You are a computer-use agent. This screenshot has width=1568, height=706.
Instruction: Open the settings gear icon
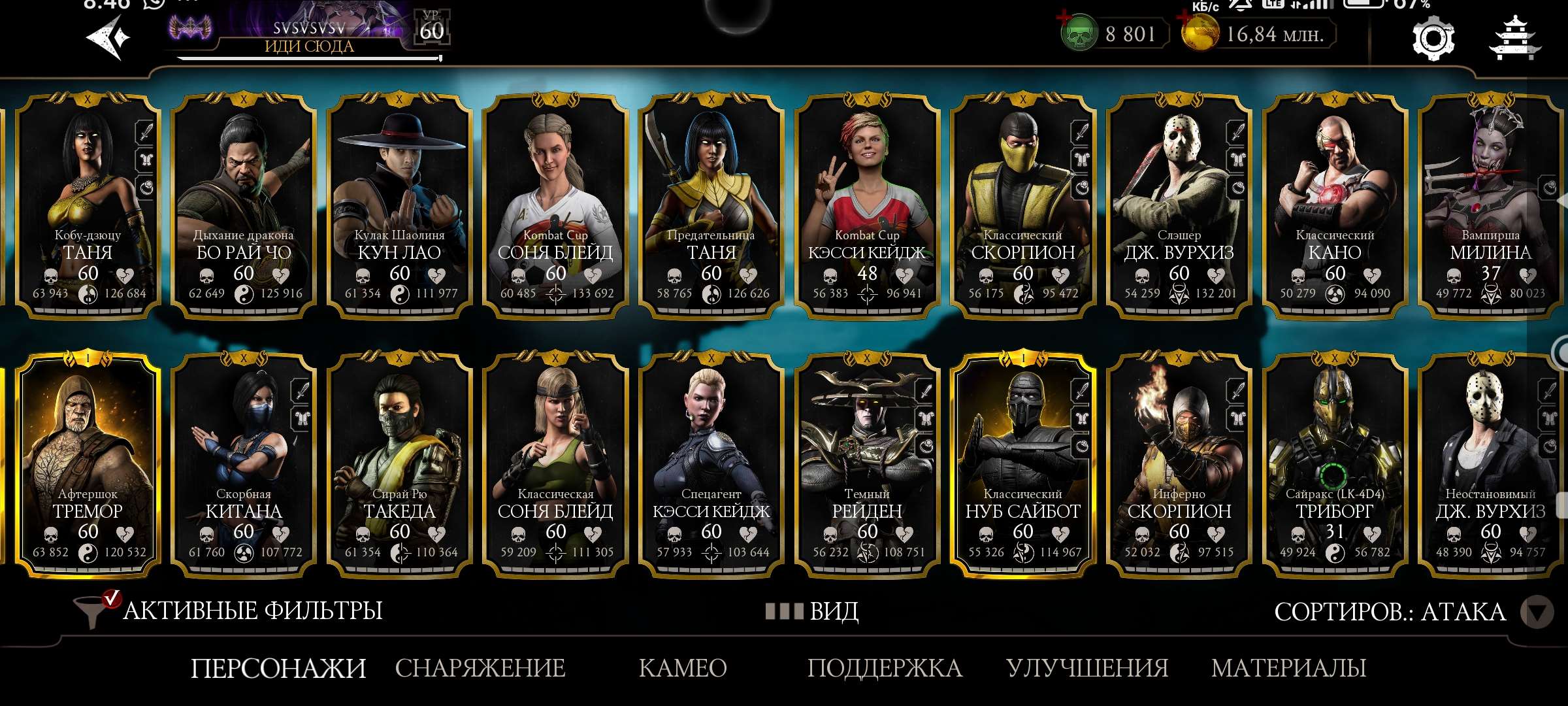point(1433,39)
